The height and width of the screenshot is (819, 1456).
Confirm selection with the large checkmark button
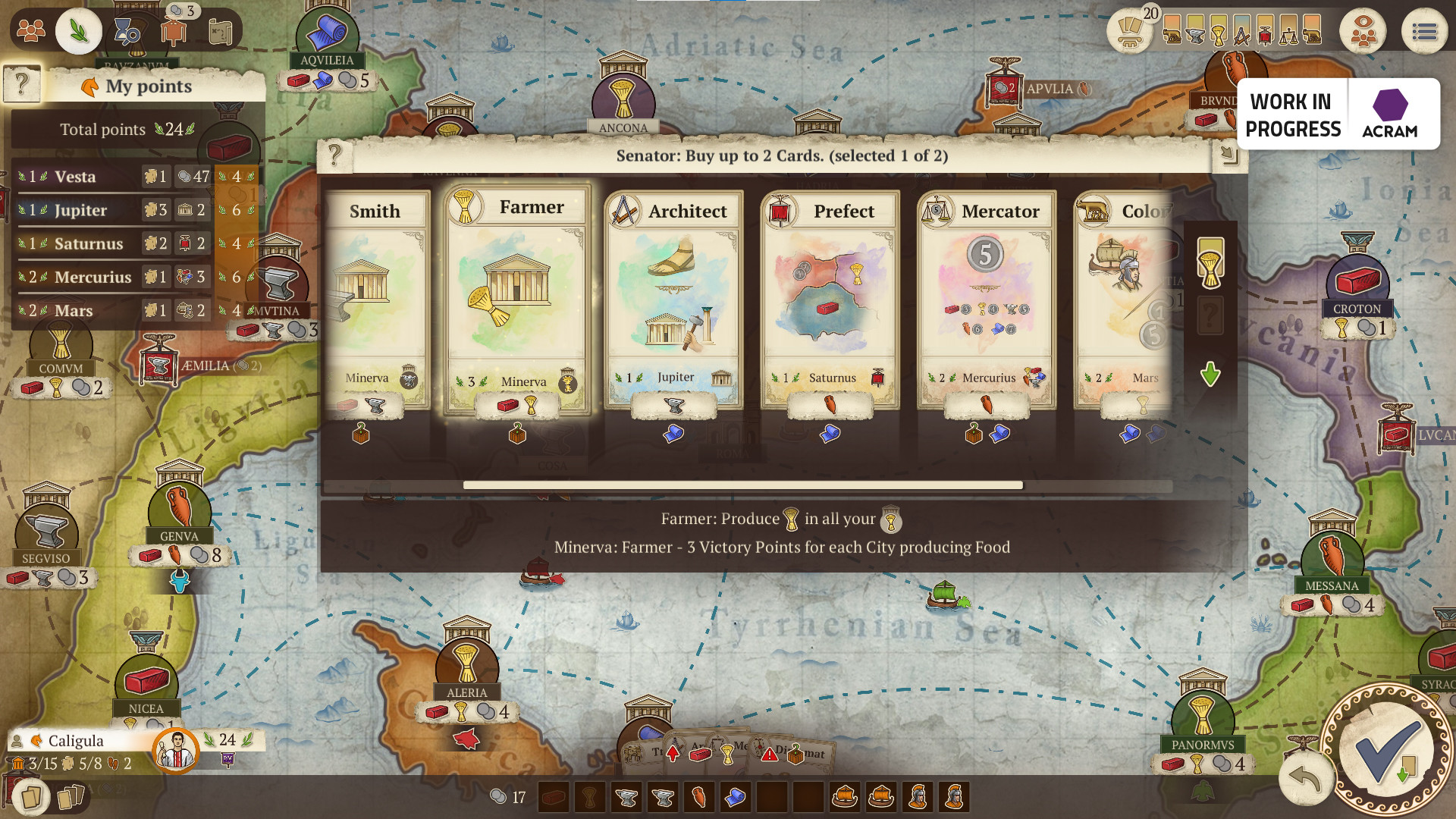coord(1387,750)
